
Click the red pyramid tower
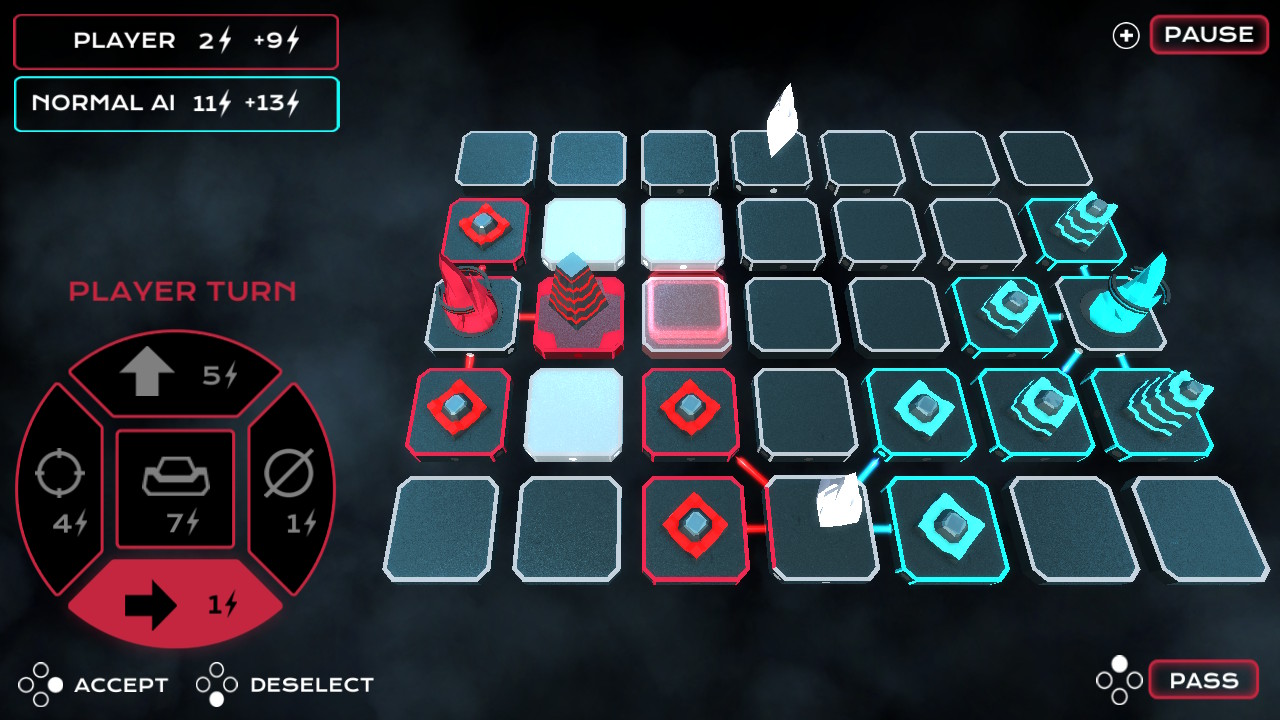[578, 300]
